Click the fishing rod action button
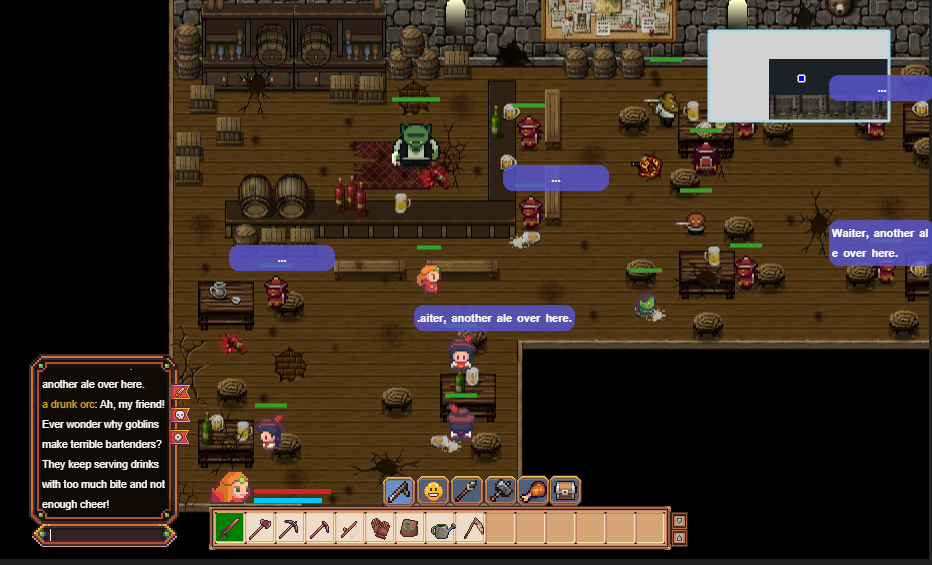The image size is (932, 565). (399, 491)
